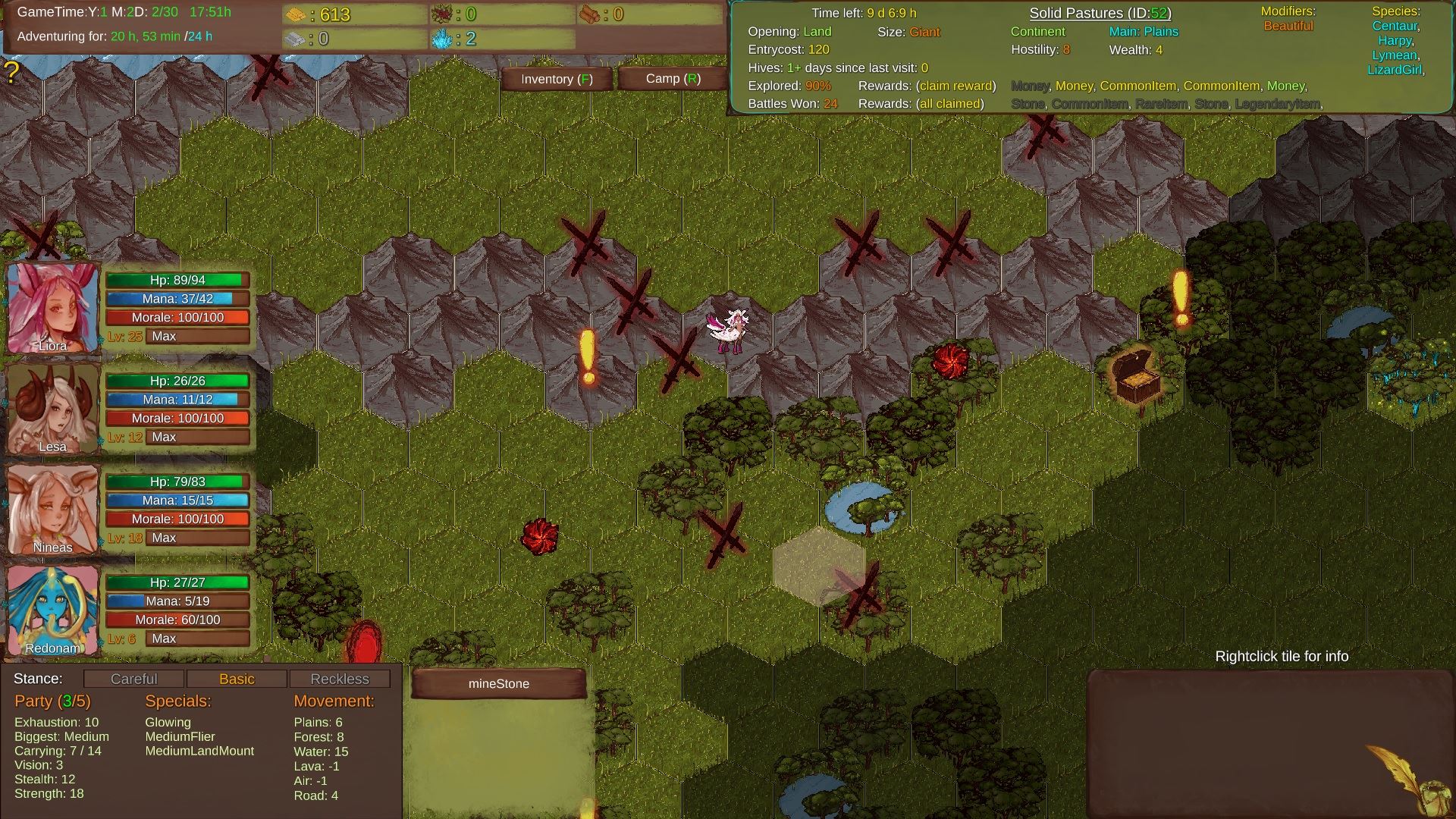Open the Camp menu
Screen dimensions: 1456x819
[673, 79]
